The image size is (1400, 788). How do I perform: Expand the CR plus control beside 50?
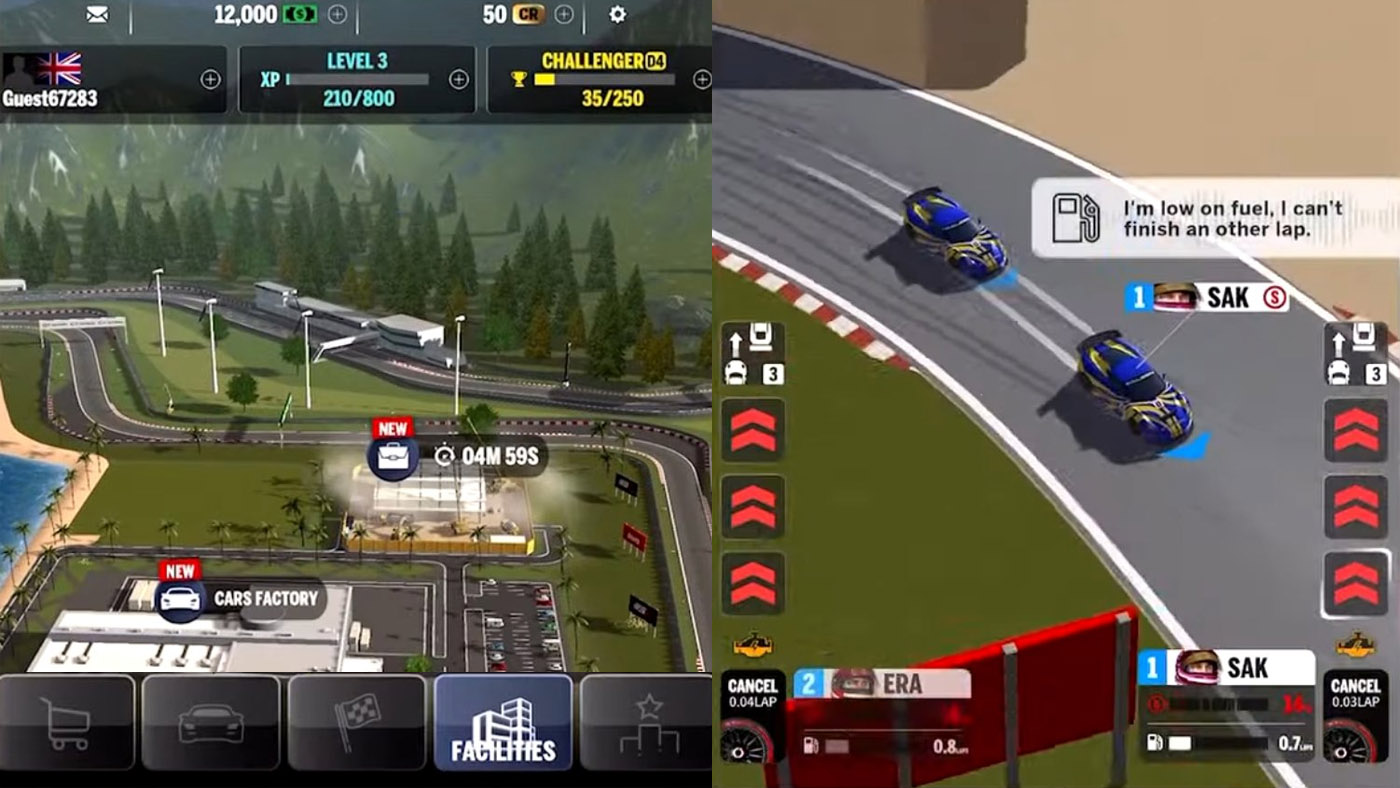click(564, 15)
